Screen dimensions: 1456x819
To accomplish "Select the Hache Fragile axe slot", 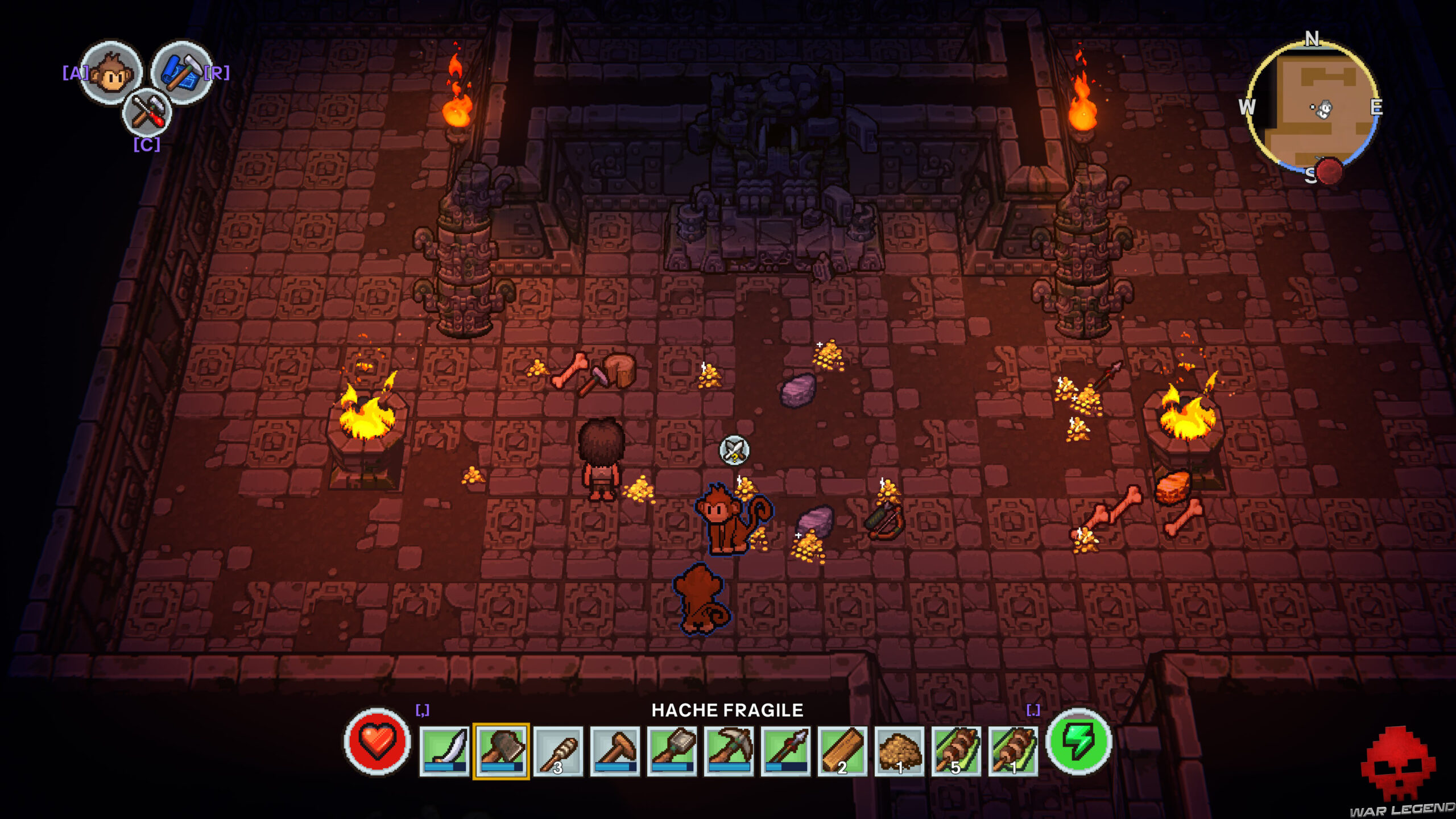I will [x=501, y=751].
